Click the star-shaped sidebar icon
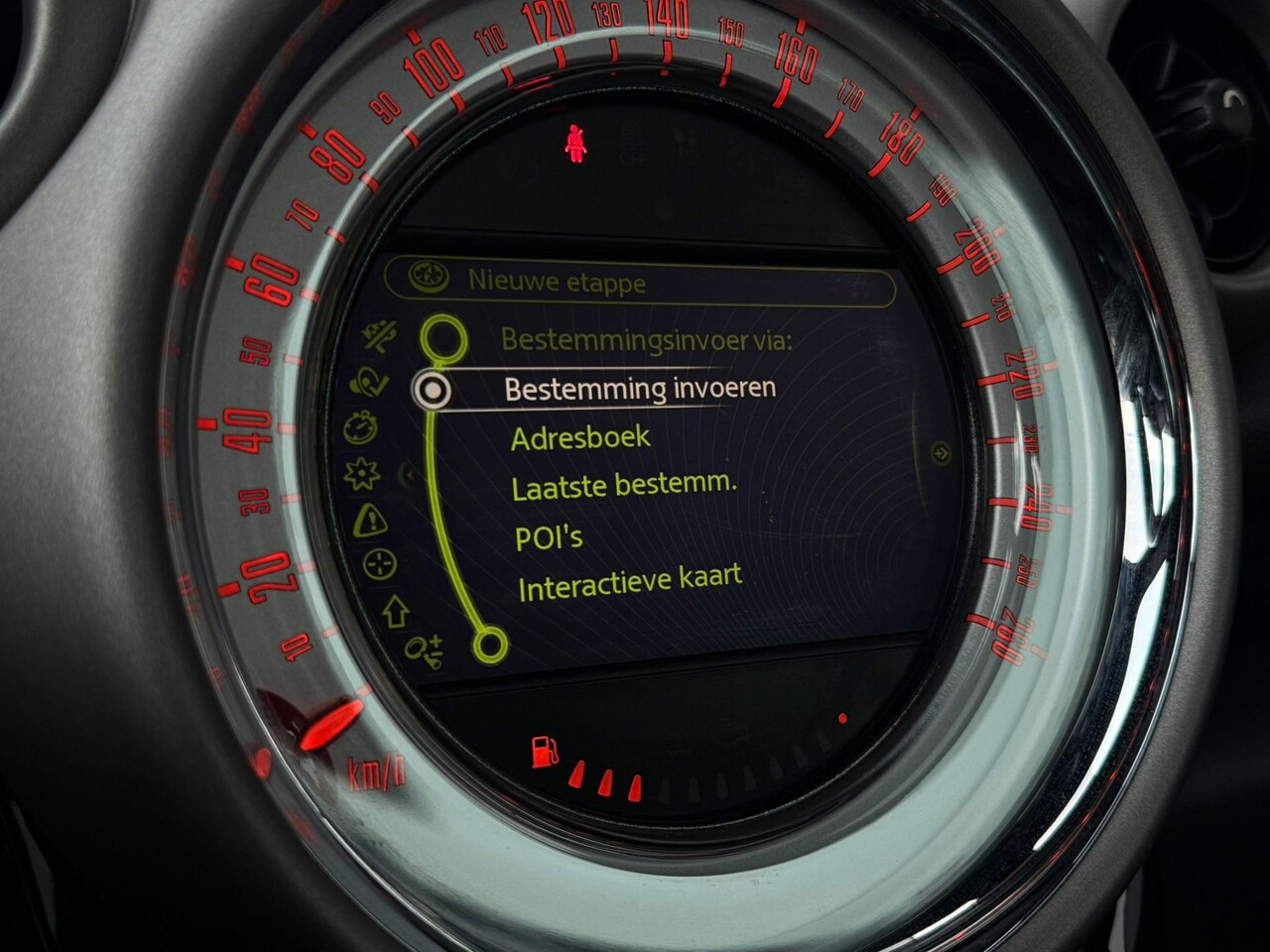 pyautogui.click(x=361, y=474)
